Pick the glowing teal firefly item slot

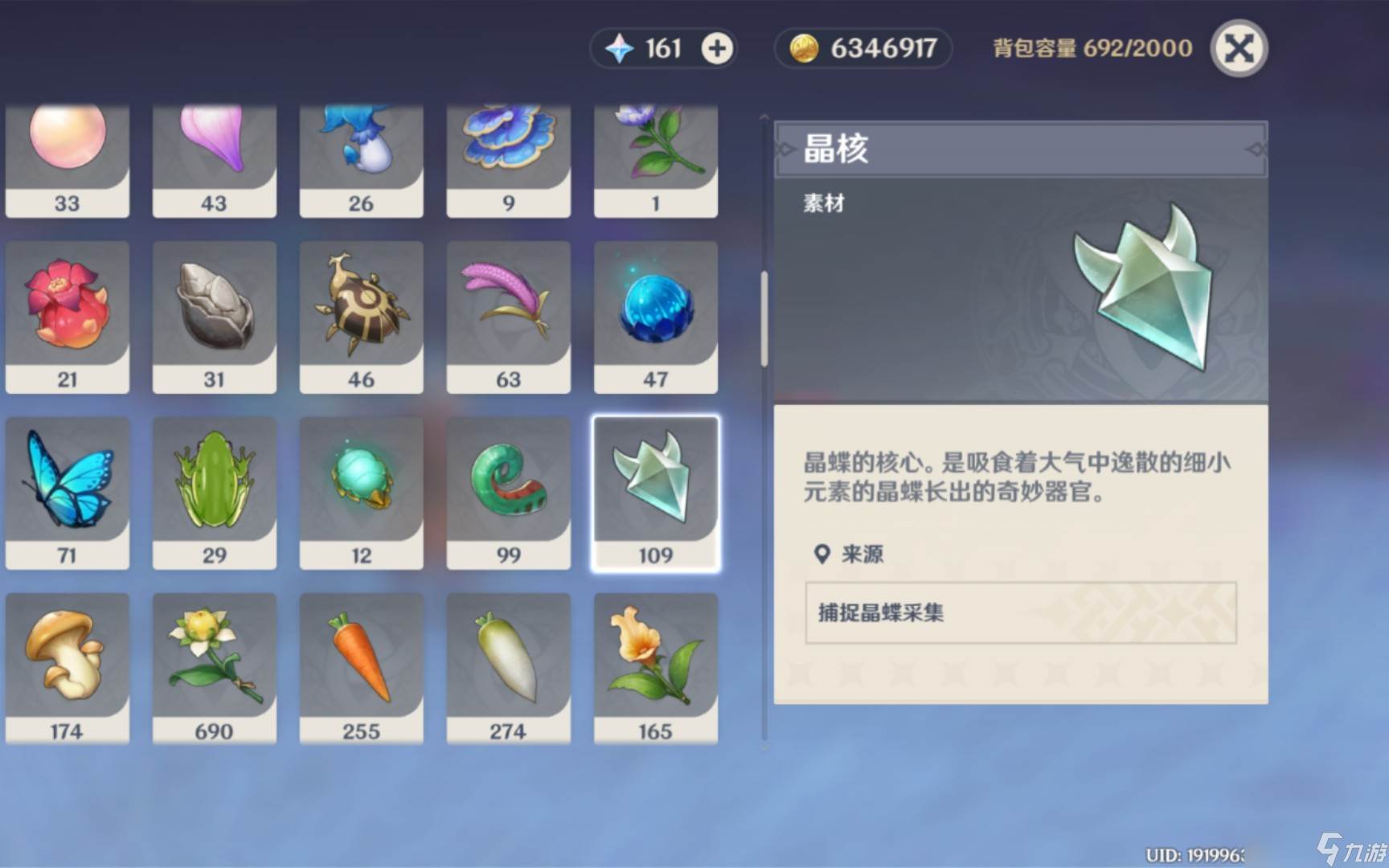pyautogui.click(x=361, y=492)
